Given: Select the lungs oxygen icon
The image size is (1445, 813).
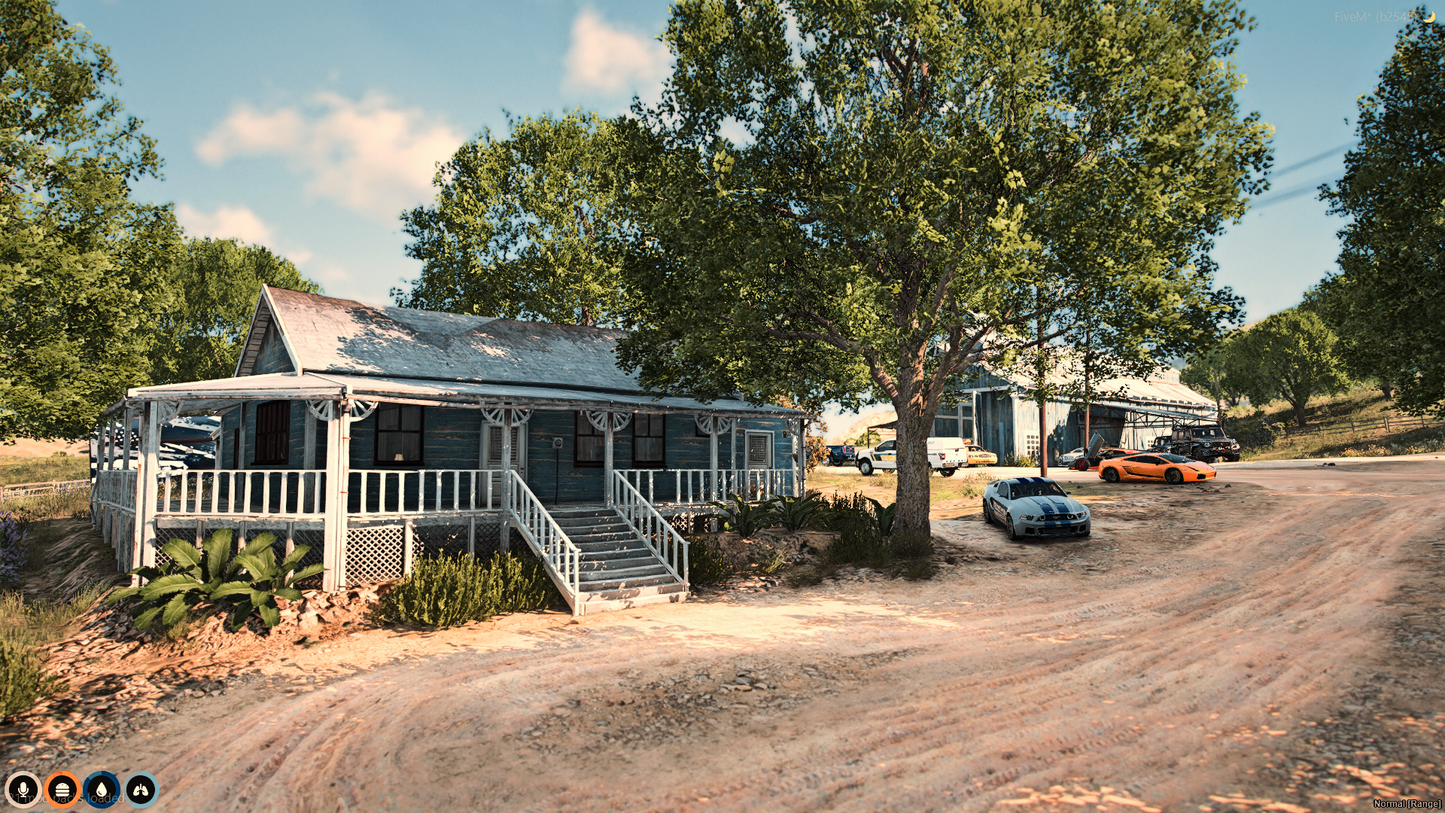Looking at the screenshot, I should click(141, 789).
